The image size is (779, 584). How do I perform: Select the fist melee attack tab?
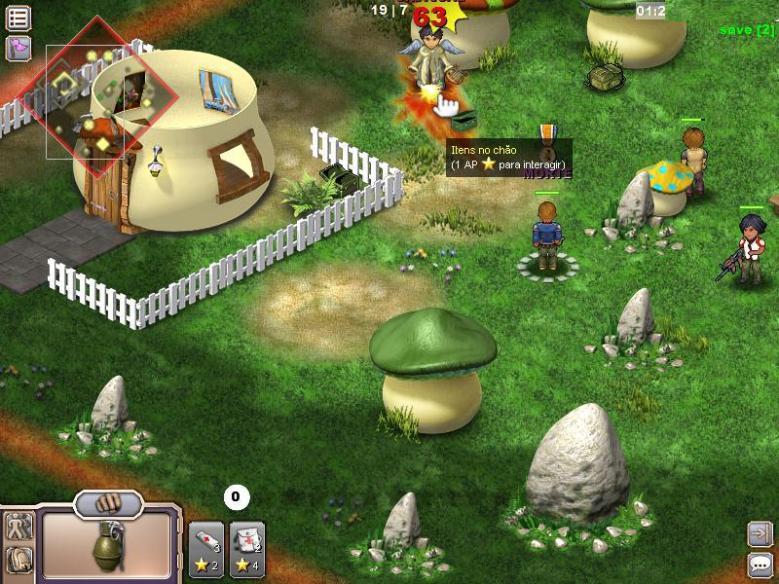(x=108, y=502)
